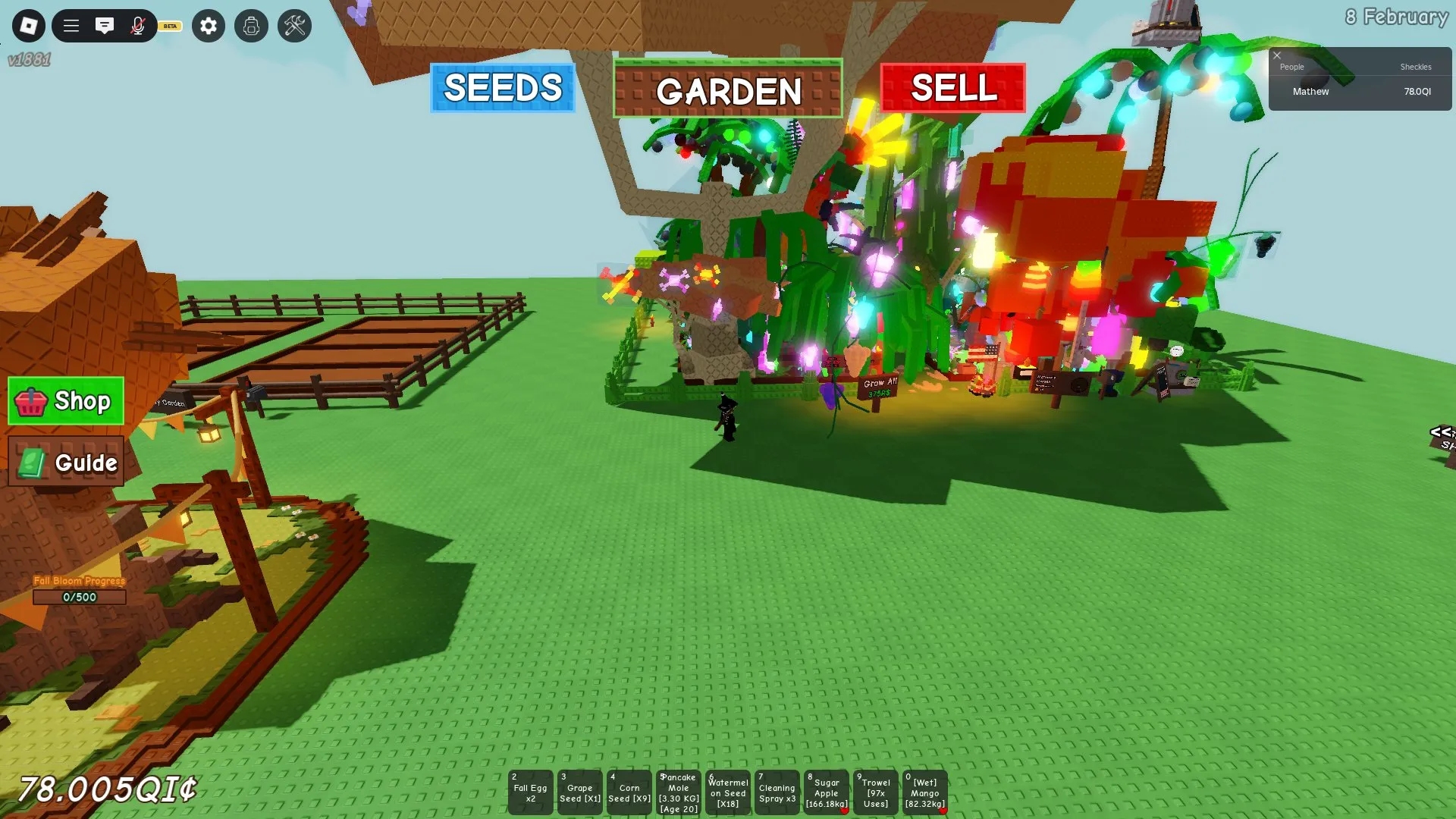Open the hamburger menu
Viewport: 1456px width, 819px height.
[x=70, y=25]
